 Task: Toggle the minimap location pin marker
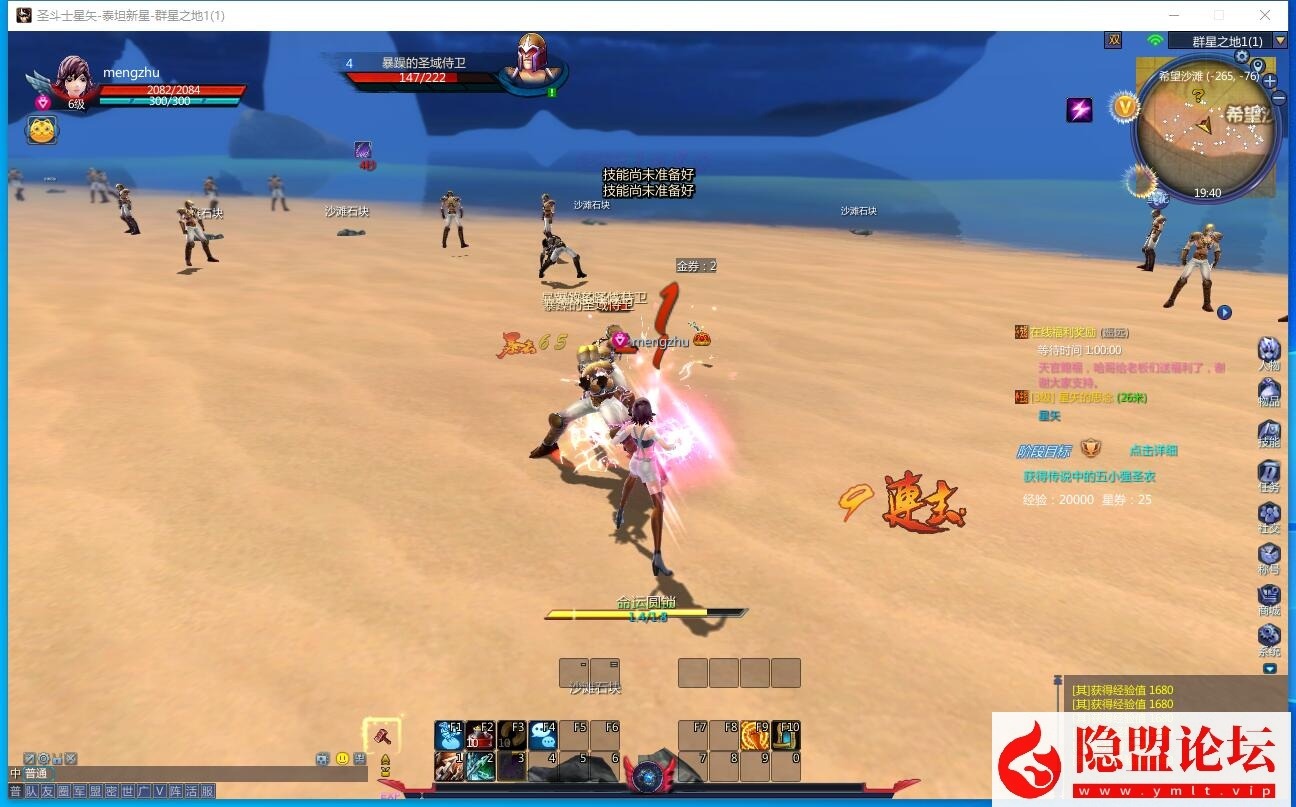[1258, 66]
